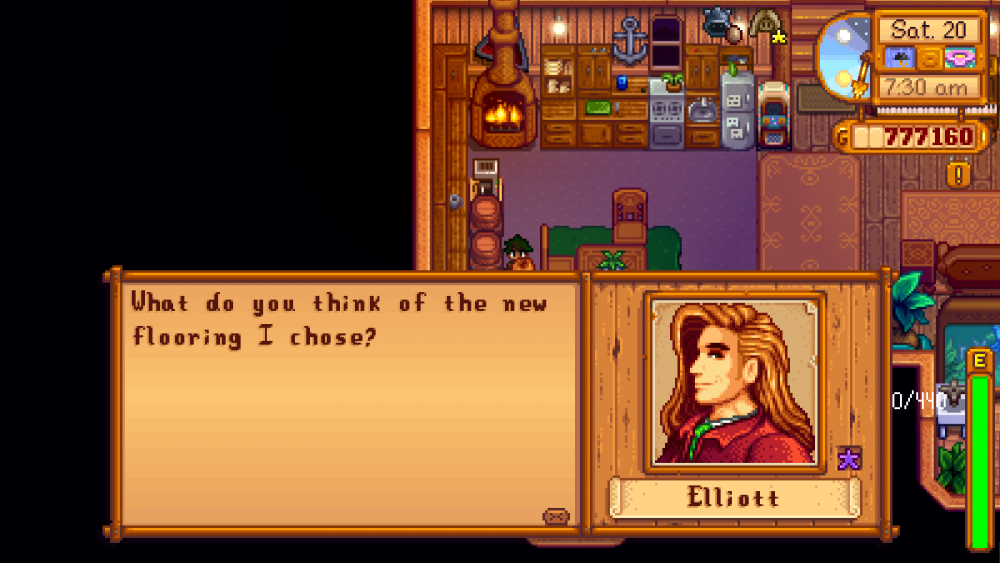Screen dimensions: 1000x563
Task: Open the journal exclamation mark icon
Action: [x=959, y=175]
